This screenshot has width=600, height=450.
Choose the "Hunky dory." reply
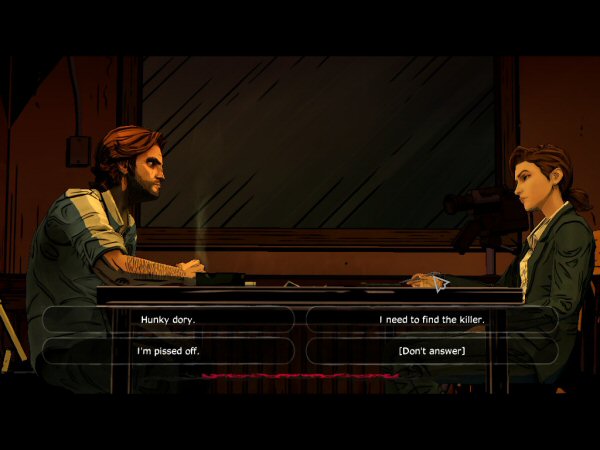pos(168,319)
